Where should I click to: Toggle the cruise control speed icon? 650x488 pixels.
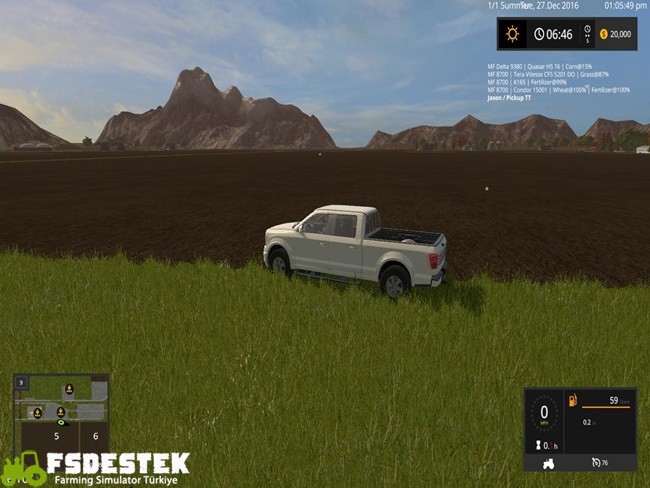pyautogui.click(x=596, y=463)
